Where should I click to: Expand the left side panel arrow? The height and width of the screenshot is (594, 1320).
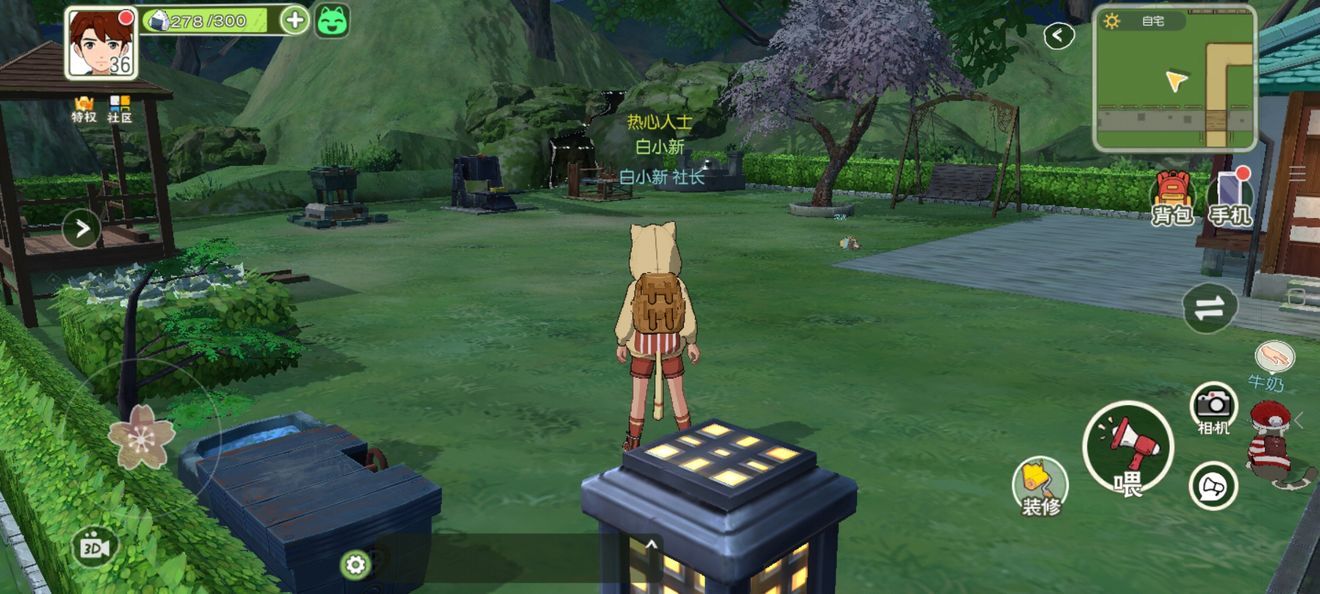(81, 230)
